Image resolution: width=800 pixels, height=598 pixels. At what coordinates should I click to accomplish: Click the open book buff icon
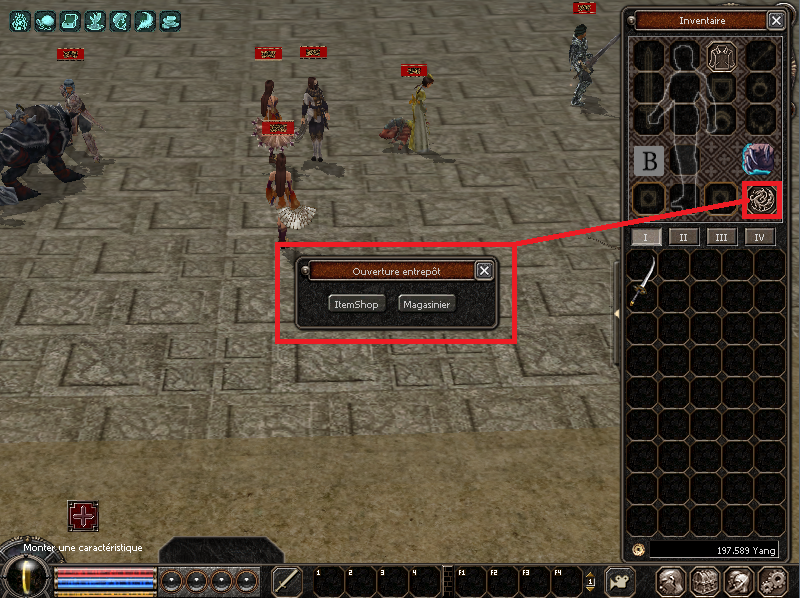coord(70,20)
